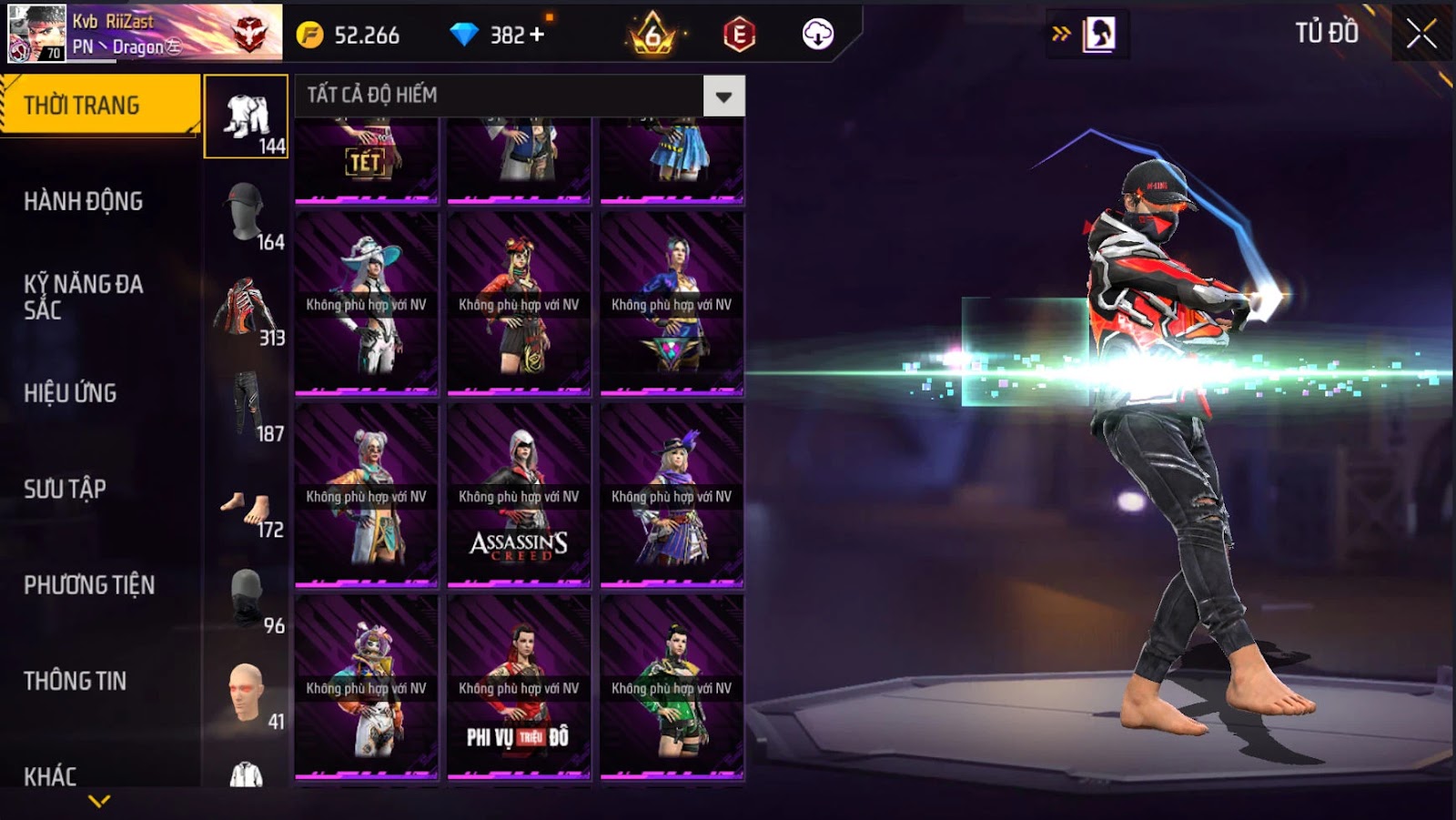Choose the outfit set subcategory with 144 items

point(247,117)
